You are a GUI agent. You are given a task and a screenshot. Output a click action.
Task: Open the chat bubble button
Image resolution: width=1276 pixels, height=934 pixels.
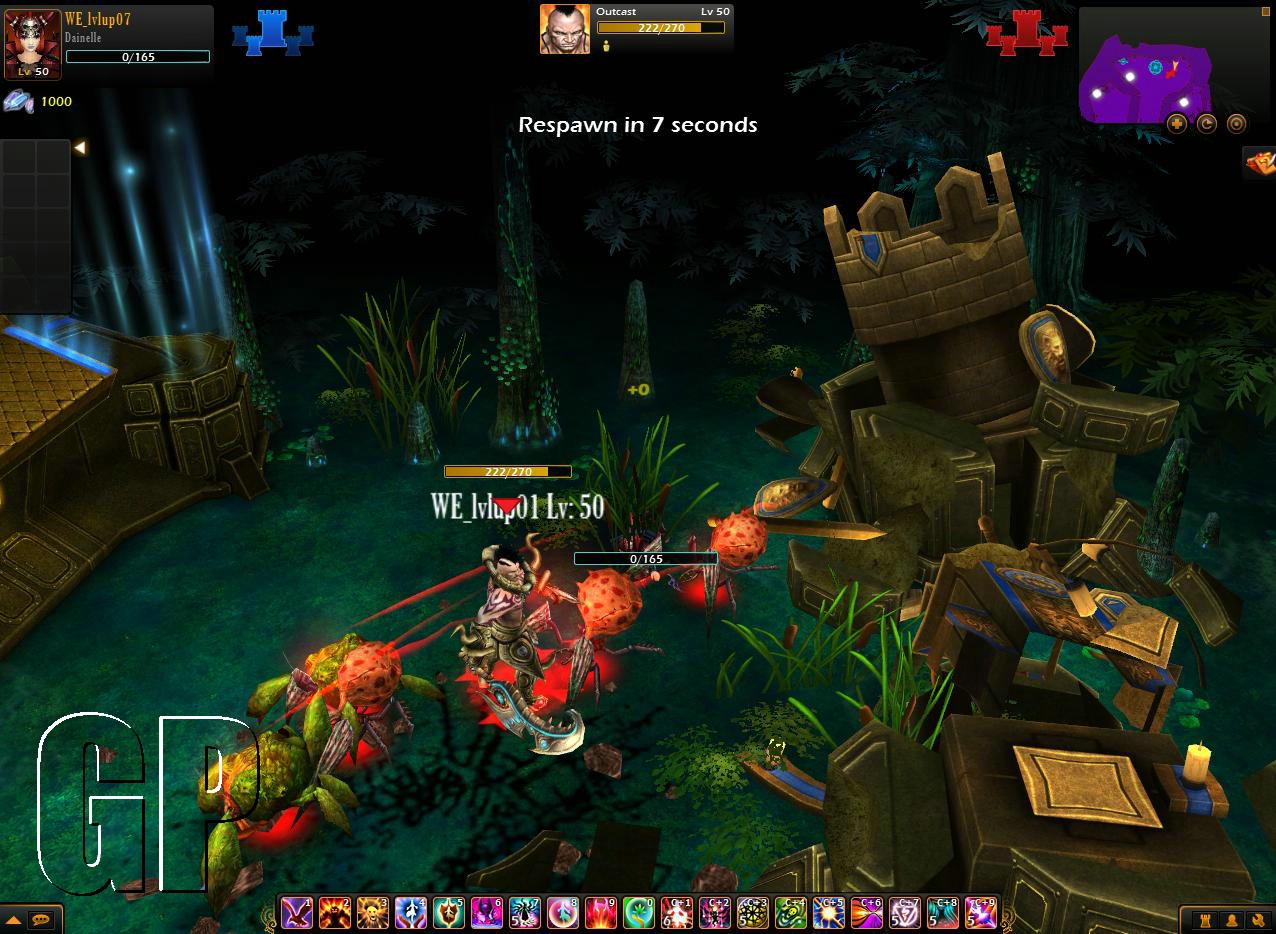point(41,919)
